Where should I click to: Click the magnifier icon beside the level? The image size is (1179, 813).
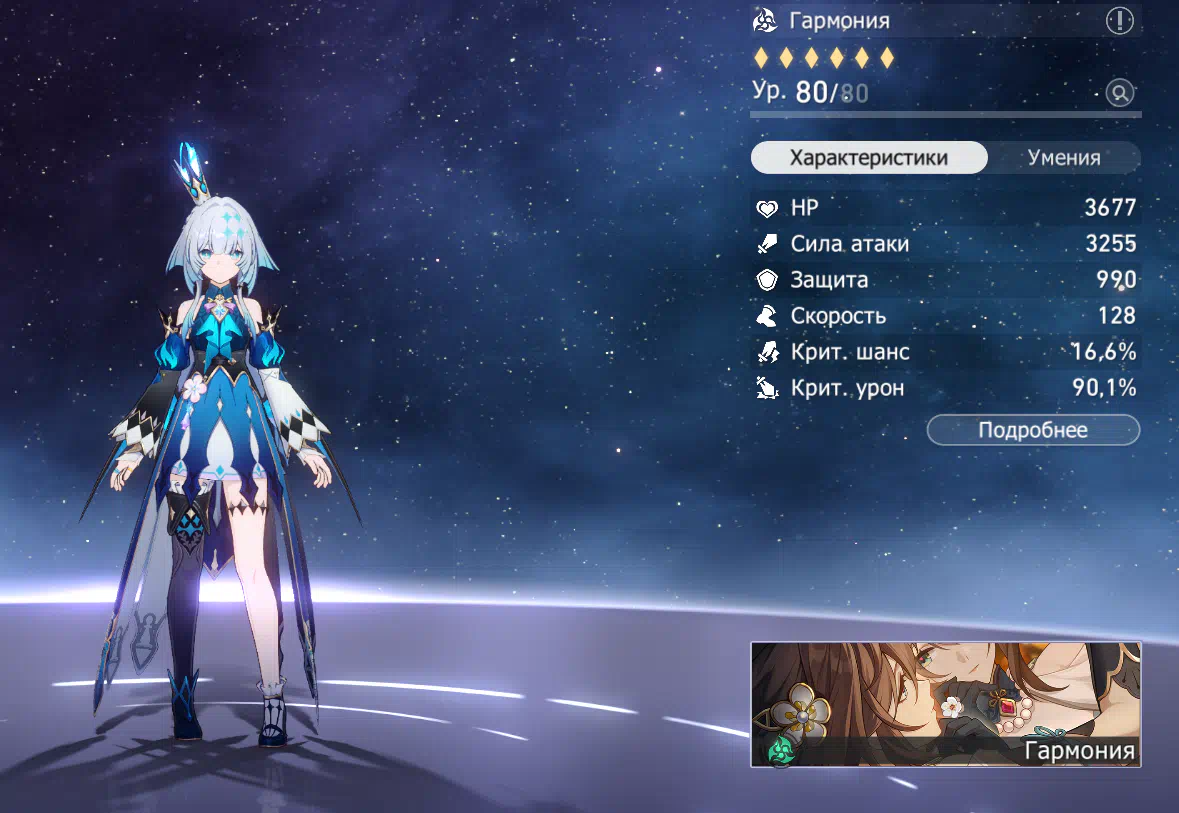[1120, 94]
